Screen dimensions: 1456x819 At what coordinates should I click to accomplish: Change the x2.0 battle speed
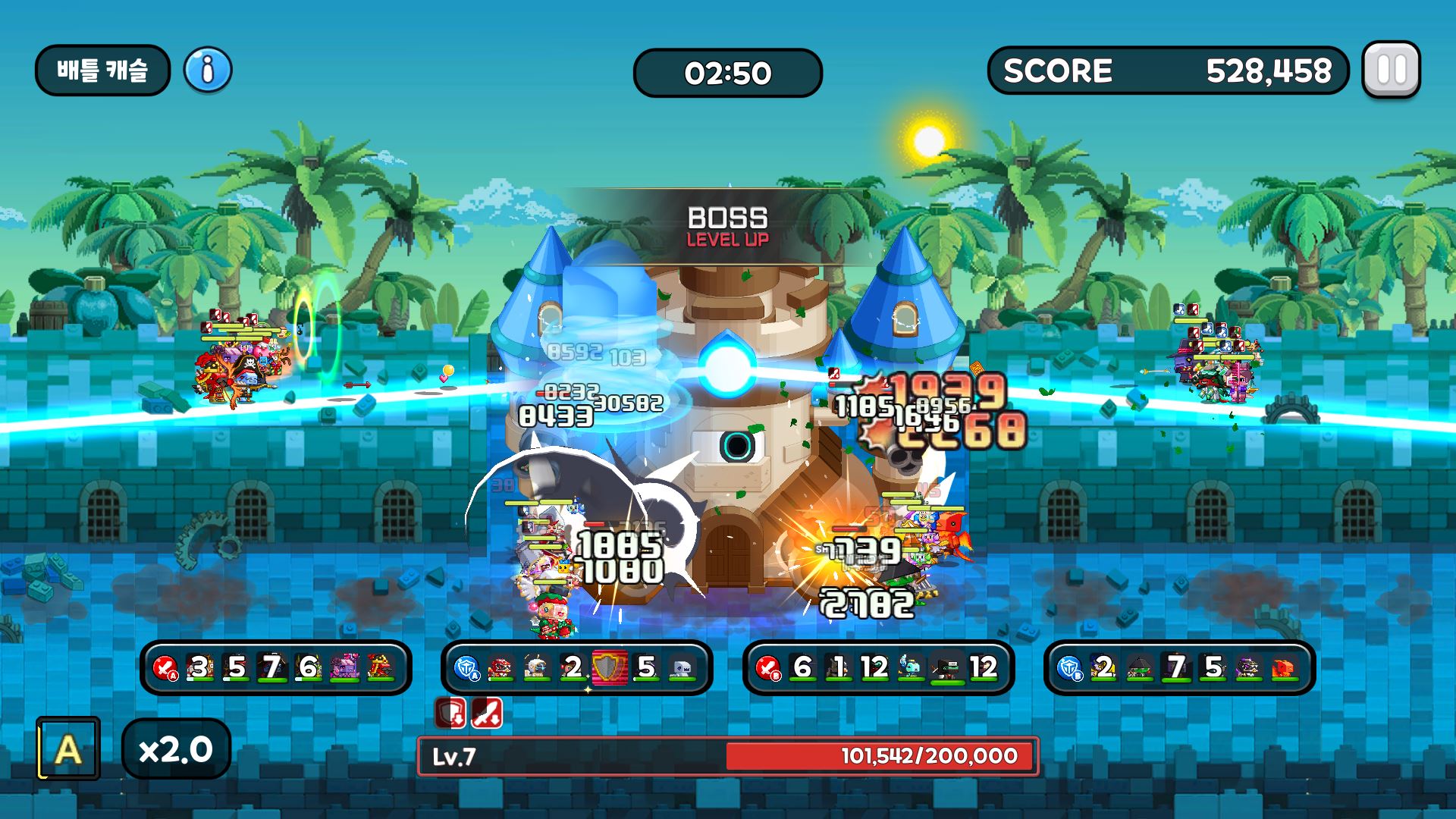point(176,749)
